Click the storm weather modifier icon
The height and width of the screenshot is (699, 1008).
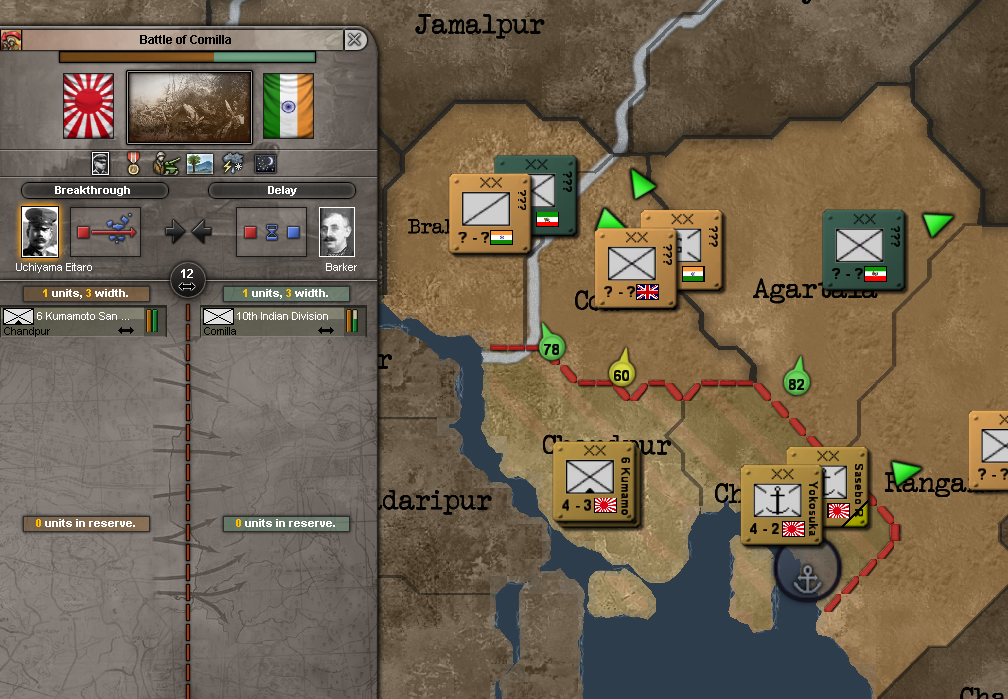tap(234, 163)
